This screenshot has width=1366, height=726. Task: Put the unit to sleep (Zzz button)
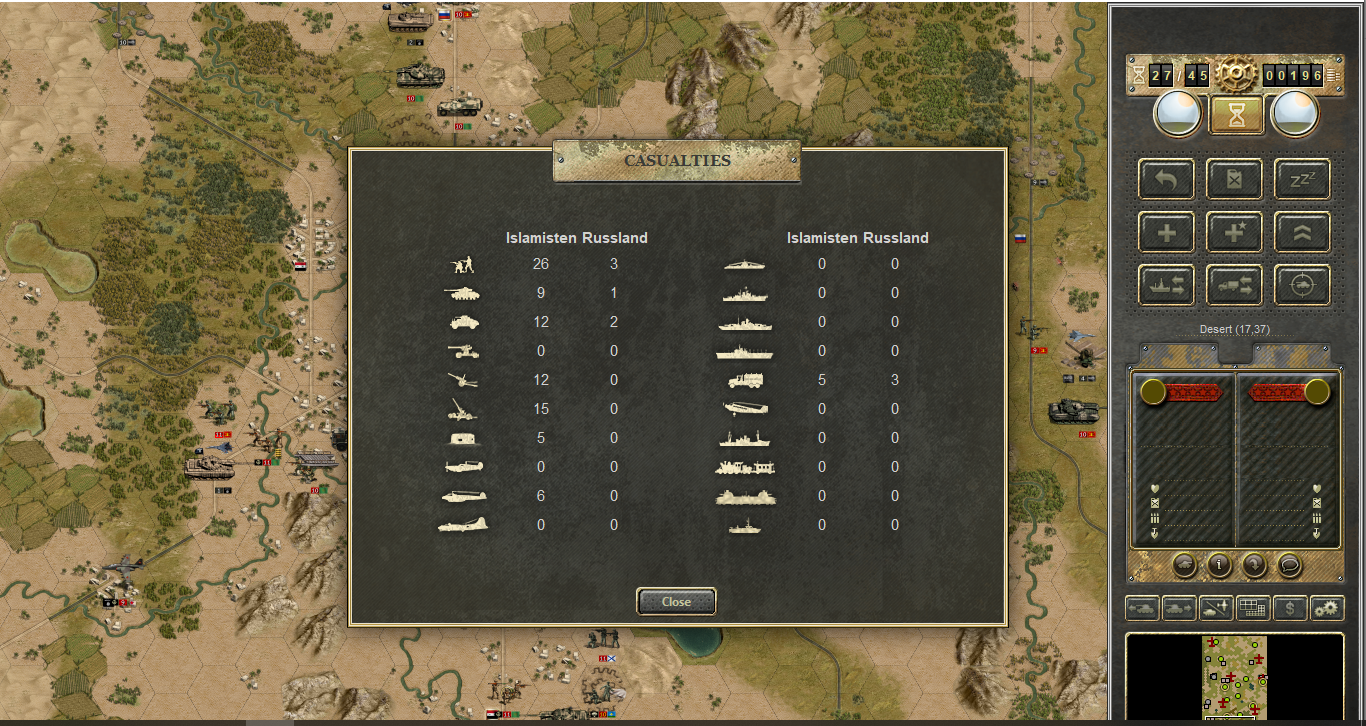[1302, 180]
